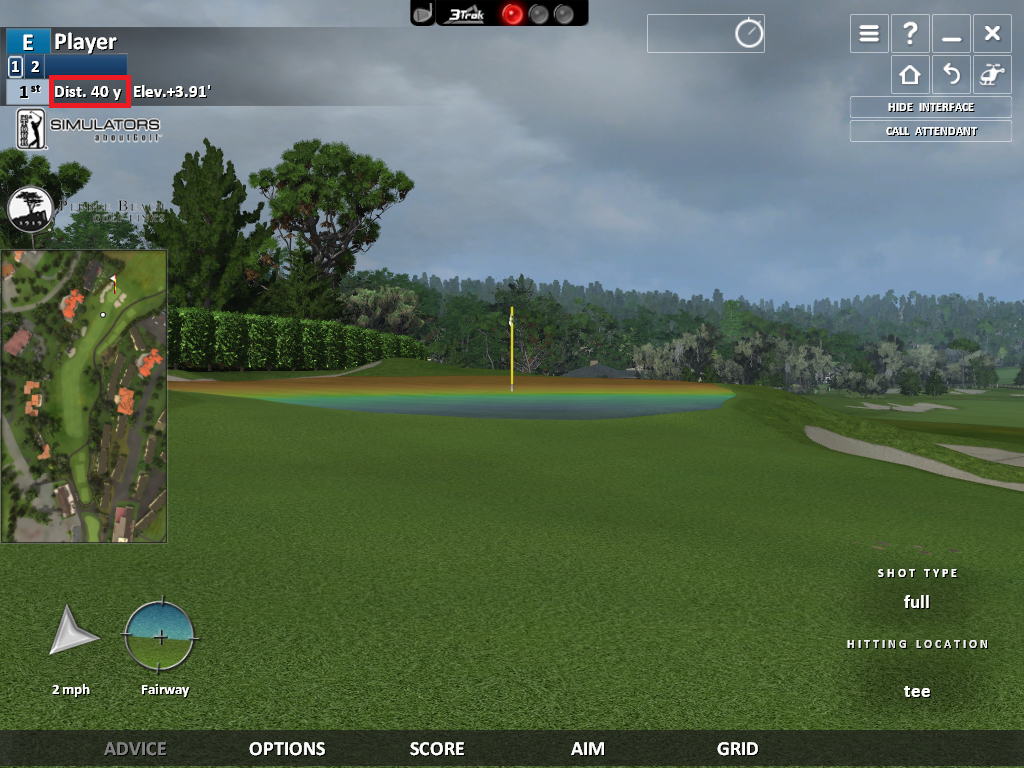Image resolution: width=1024 pixels, height=768 pixels.
Task: Open the hamburger menu button
Action: 870,34
